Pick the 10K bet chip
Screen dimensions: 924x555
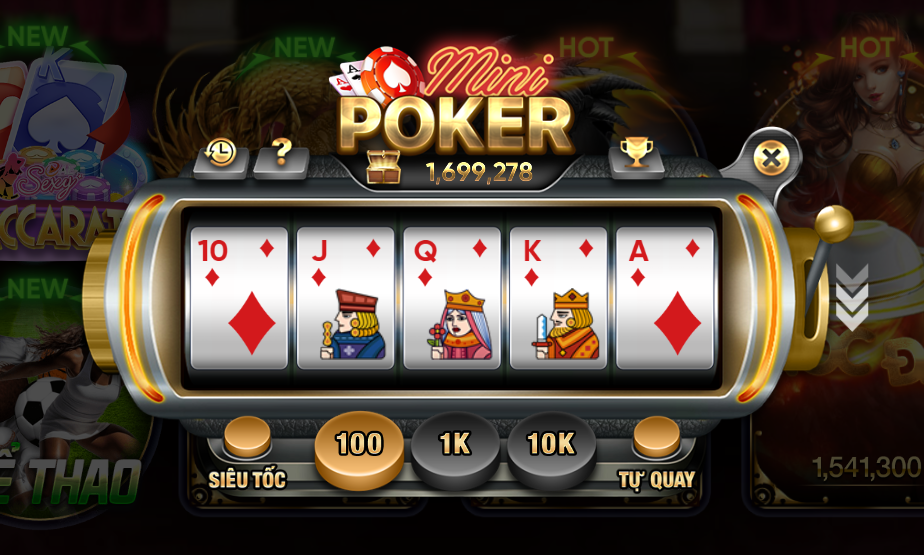551,445
